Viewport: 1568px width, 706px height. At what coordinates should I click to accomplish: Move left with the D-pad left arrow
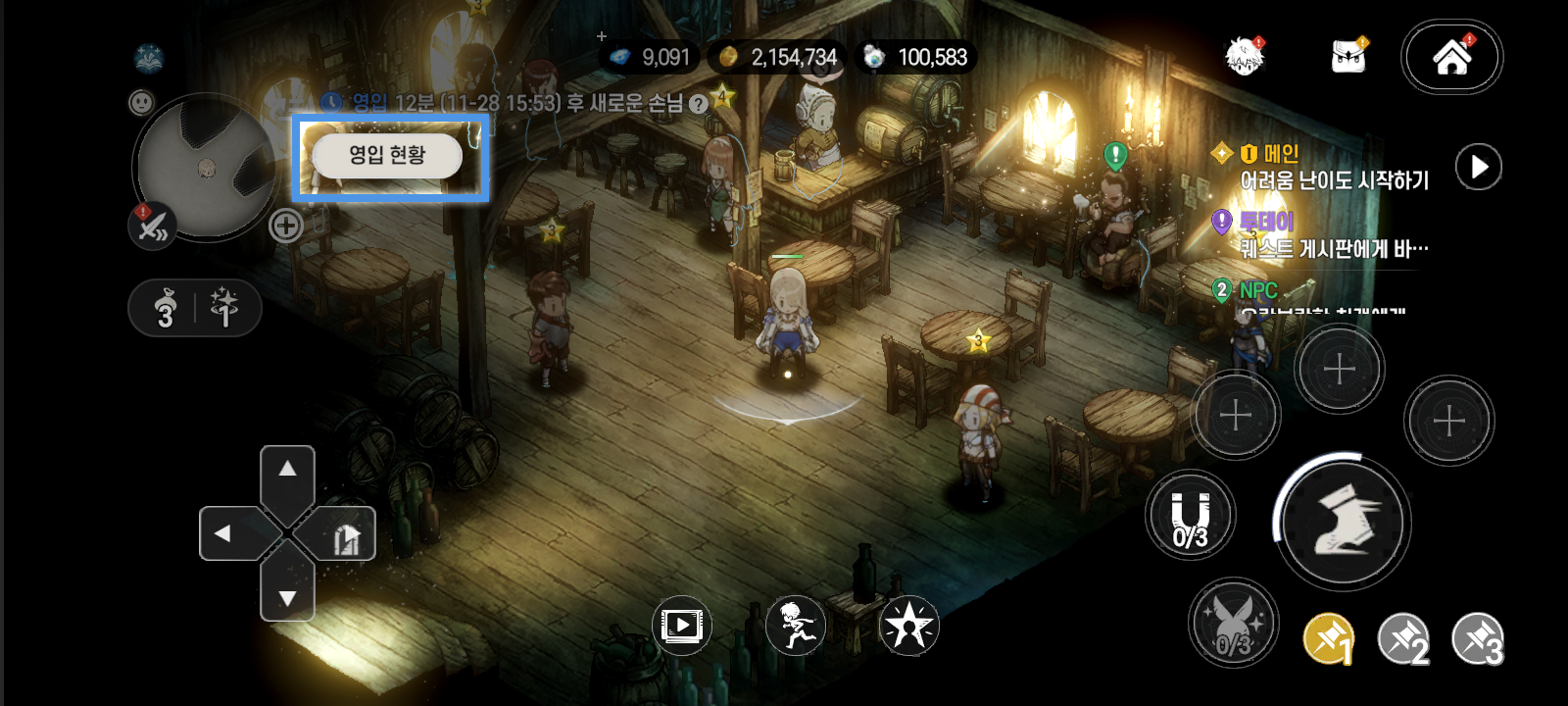click(x=223, y=533)
